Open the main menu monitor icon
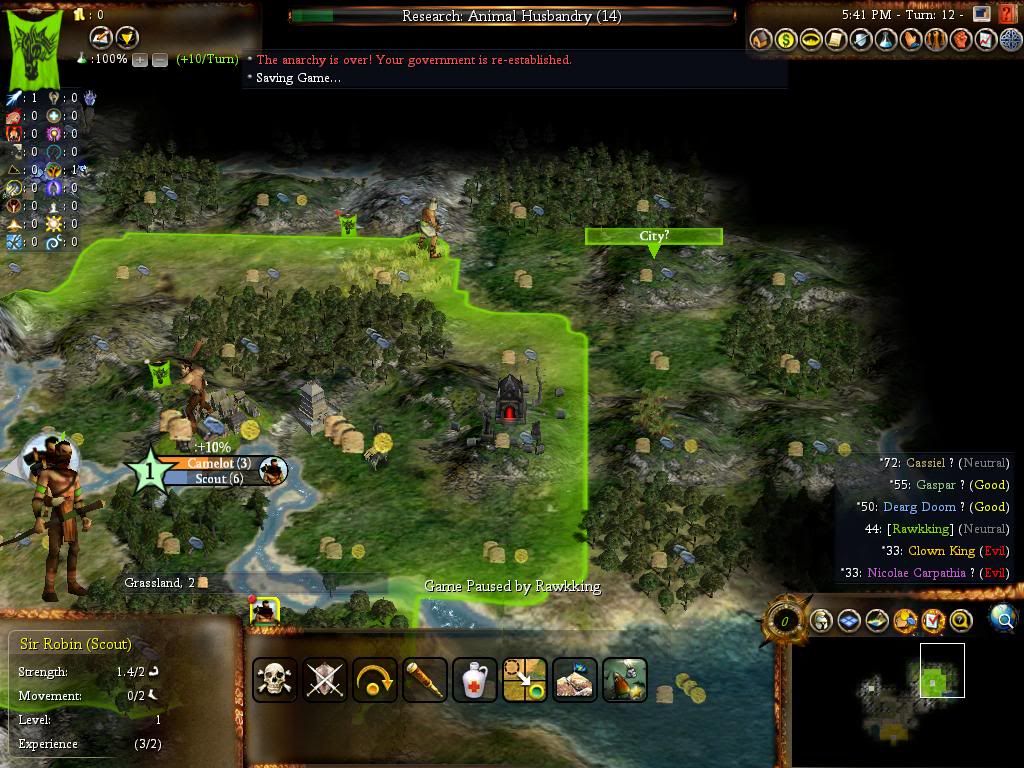Viewport: 1024px width, 768px height. 981,14
